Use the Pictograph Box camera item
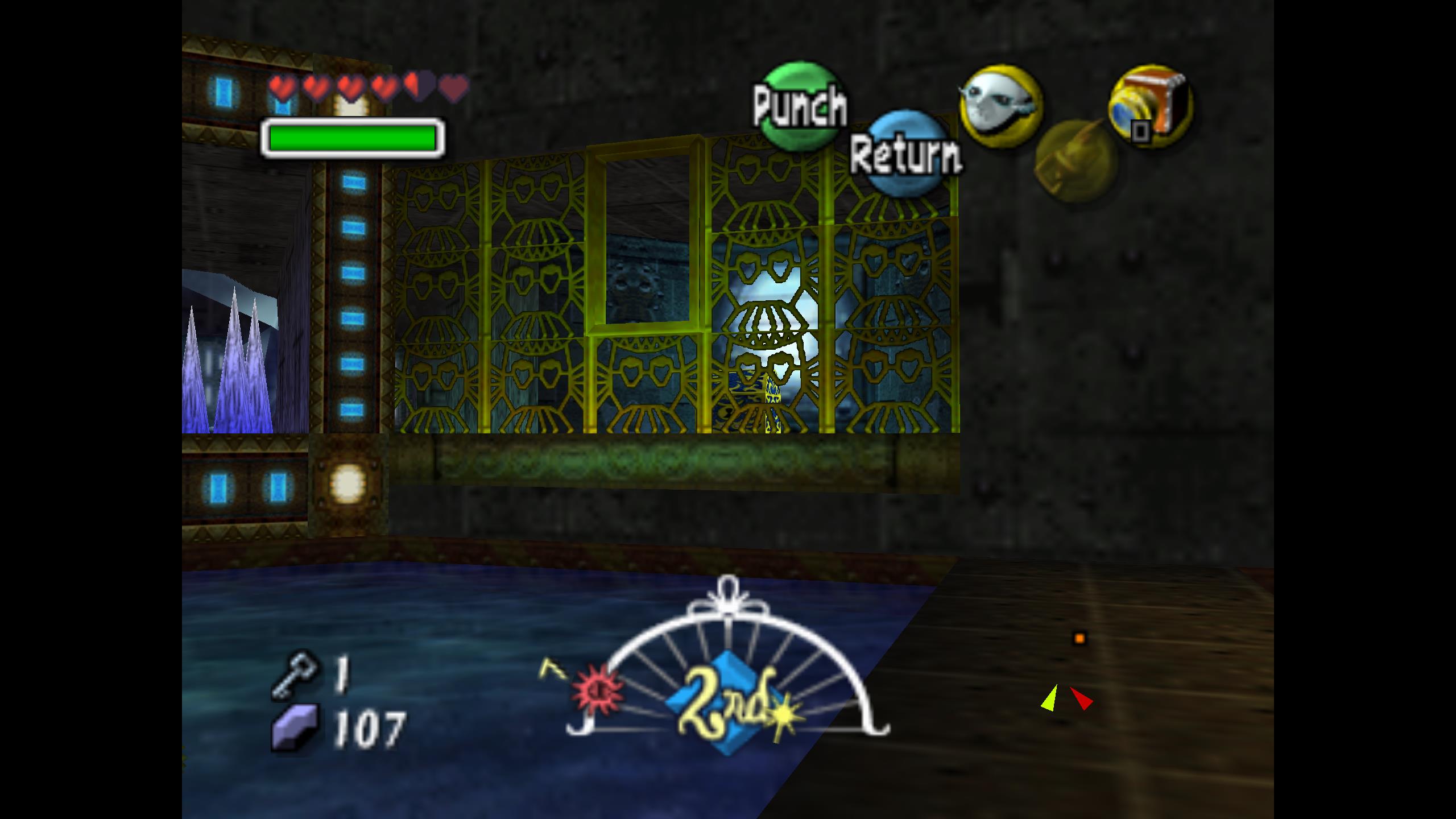Image resolution: width=1456 pixels, height=819 pixels. point(1150,106)
